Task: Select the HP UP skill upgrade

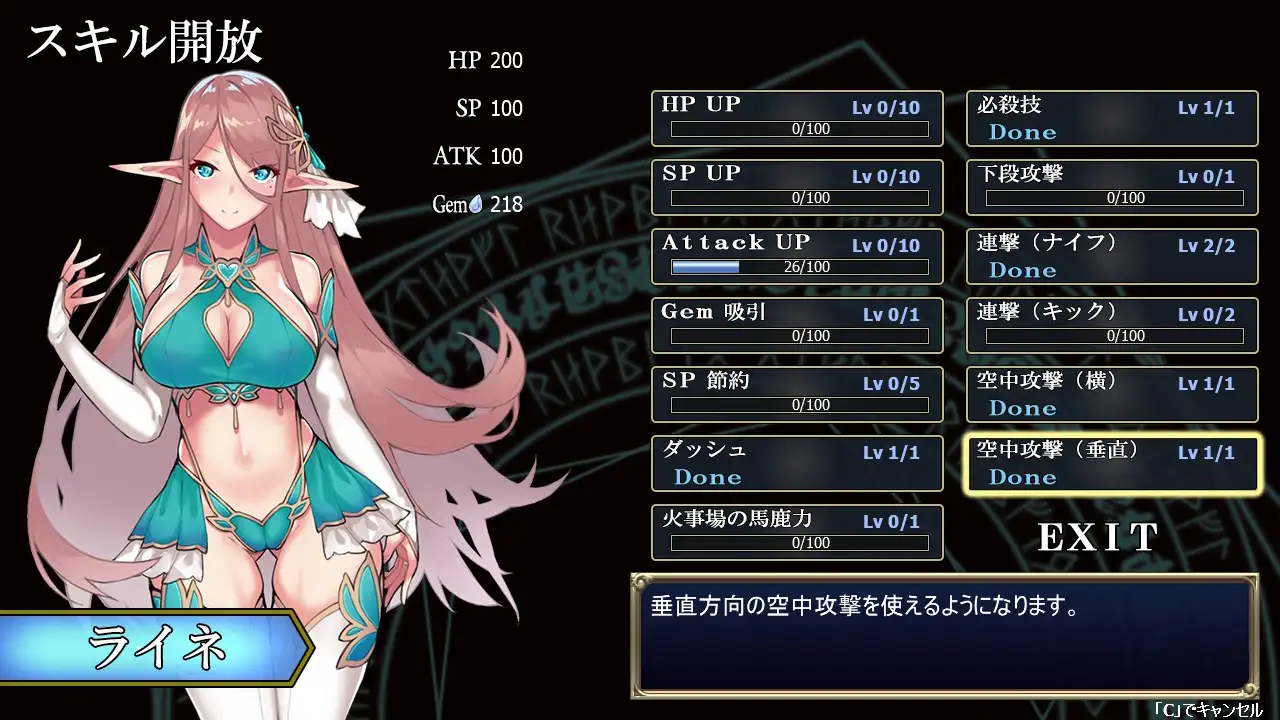Action: (797, 117)
